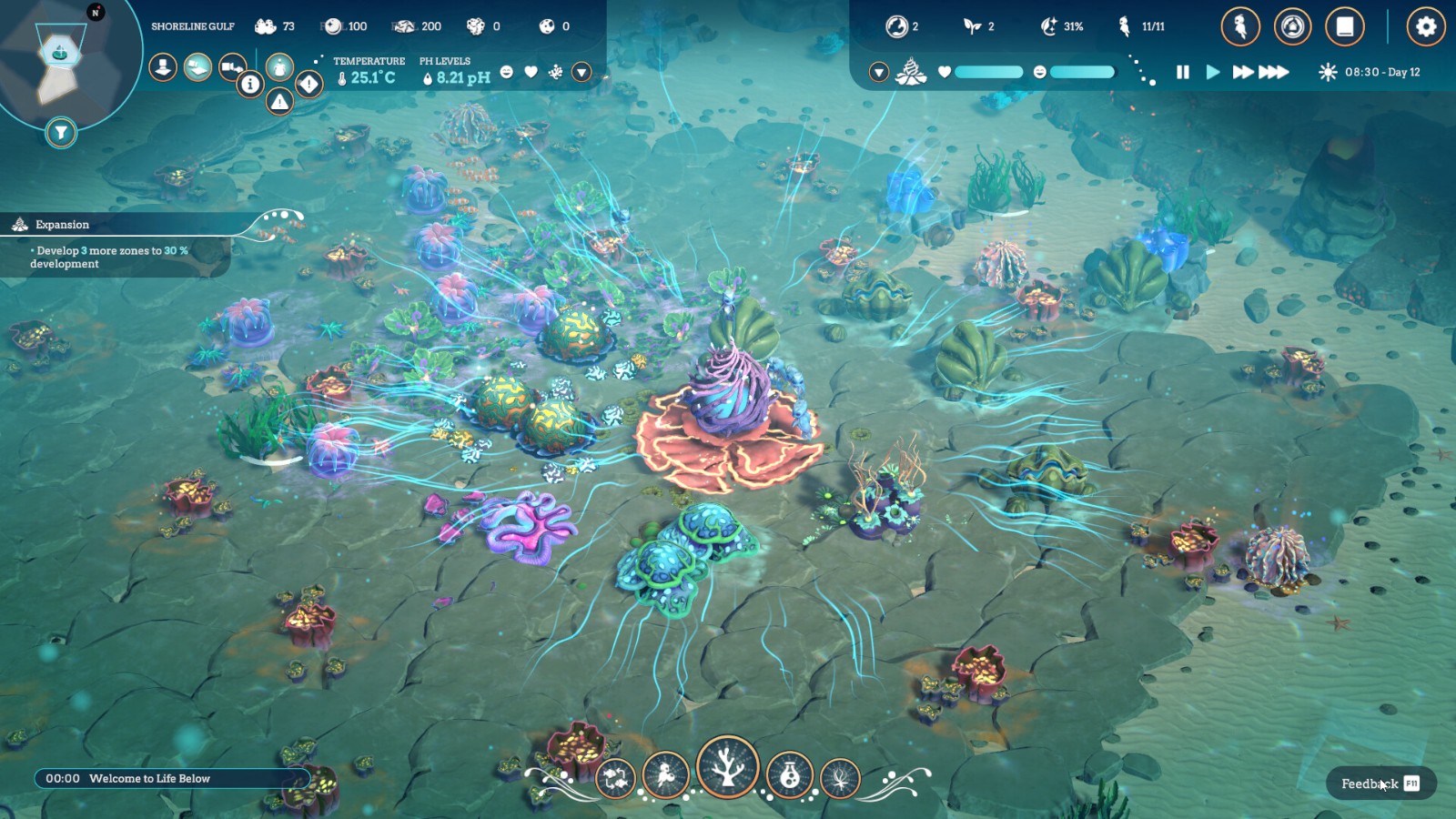
Task: Set game speed to triple fast-forward
Action: pyautogui.click(x=1274, y=72)
